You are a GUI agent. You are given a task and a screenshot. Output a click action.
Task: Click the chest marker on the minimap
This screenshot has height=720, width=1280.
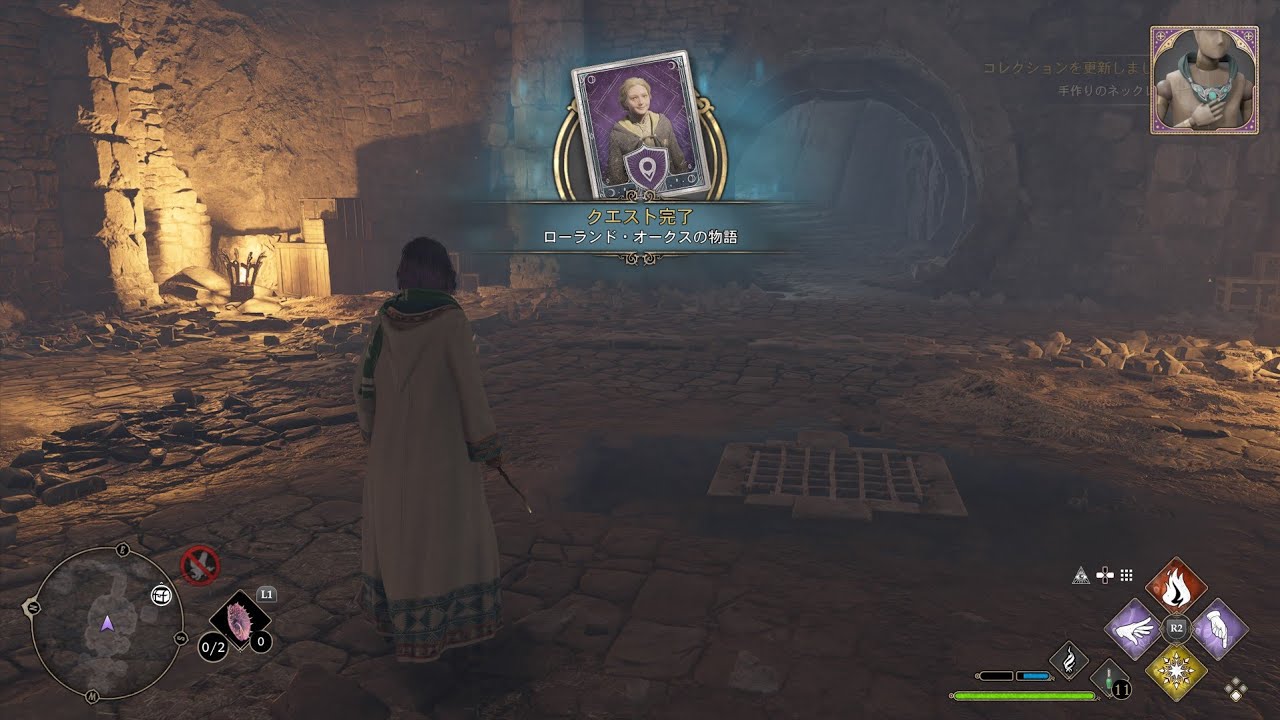click(160, 594)
